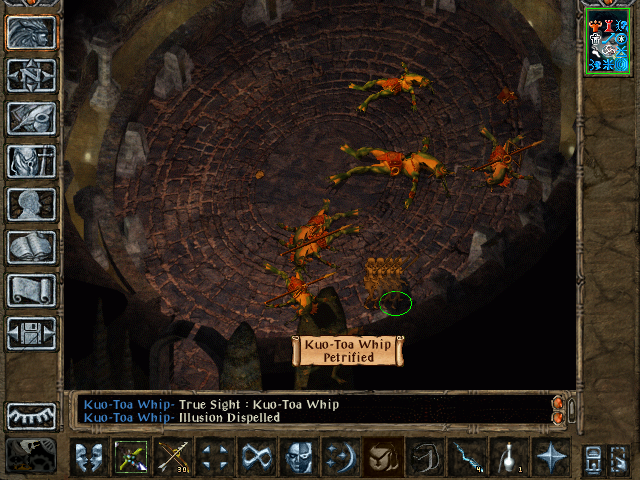The height and width of the screenshot is (480, 640).
Task: Open the priest spell scroll
Action: tap(32, 290)
